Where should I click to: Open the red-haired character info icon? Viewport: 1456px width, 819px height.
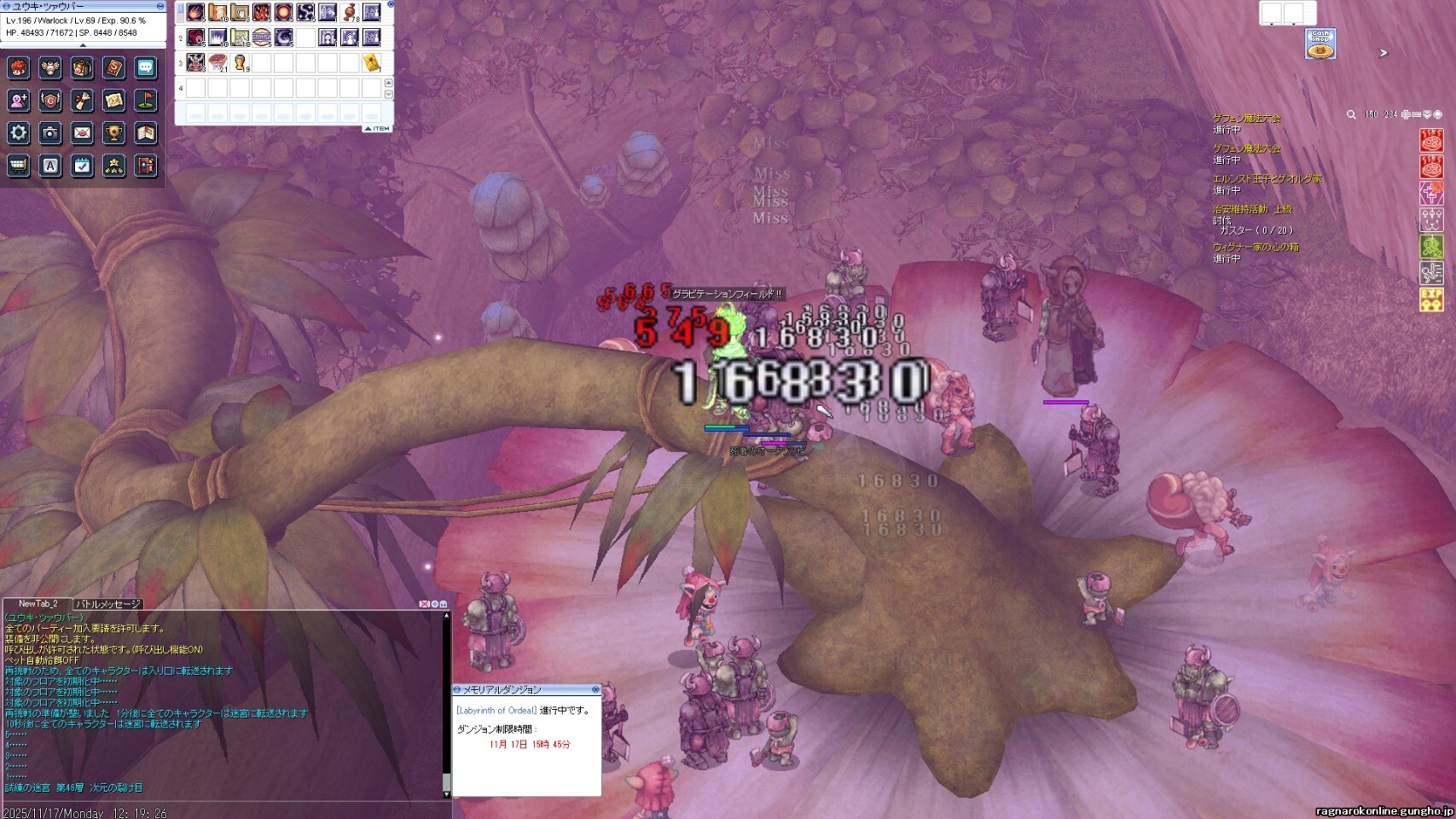19,68
